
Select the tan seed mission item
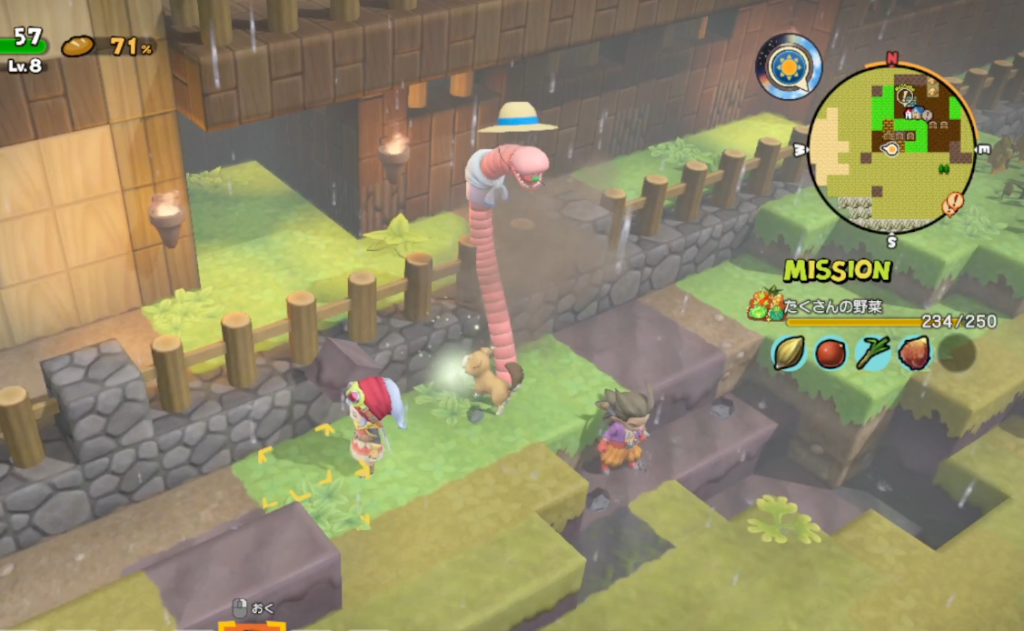point(788,352)
